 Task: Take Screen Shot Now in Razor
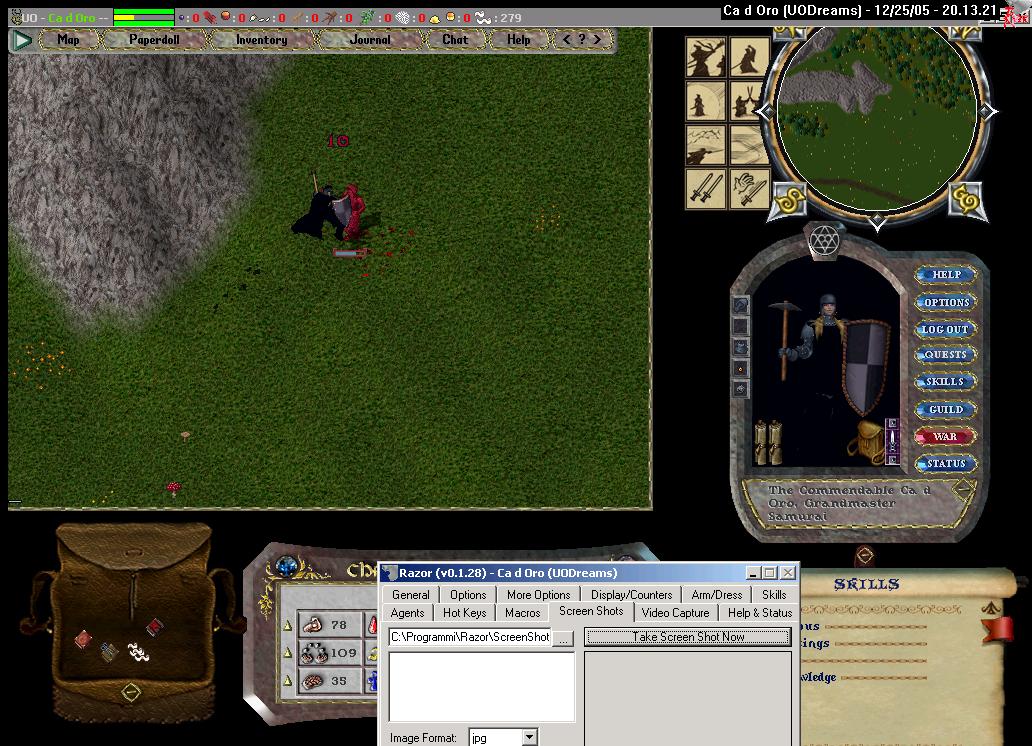point(688,637)
